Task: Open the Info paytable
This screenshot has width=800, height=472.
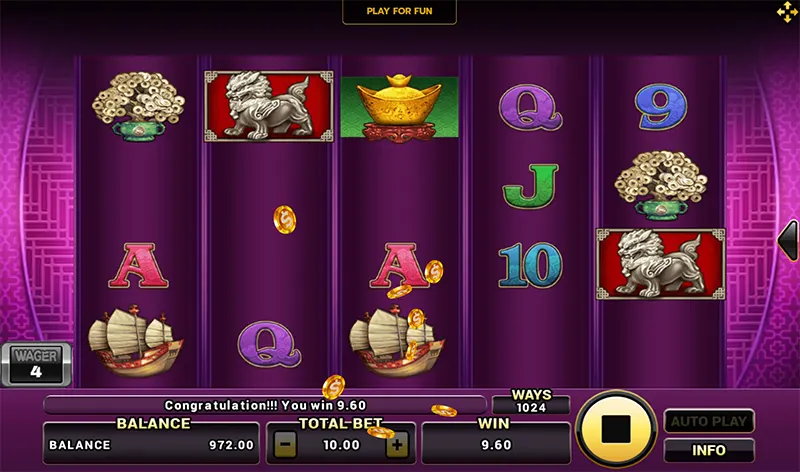Action: tap(708, 450)
